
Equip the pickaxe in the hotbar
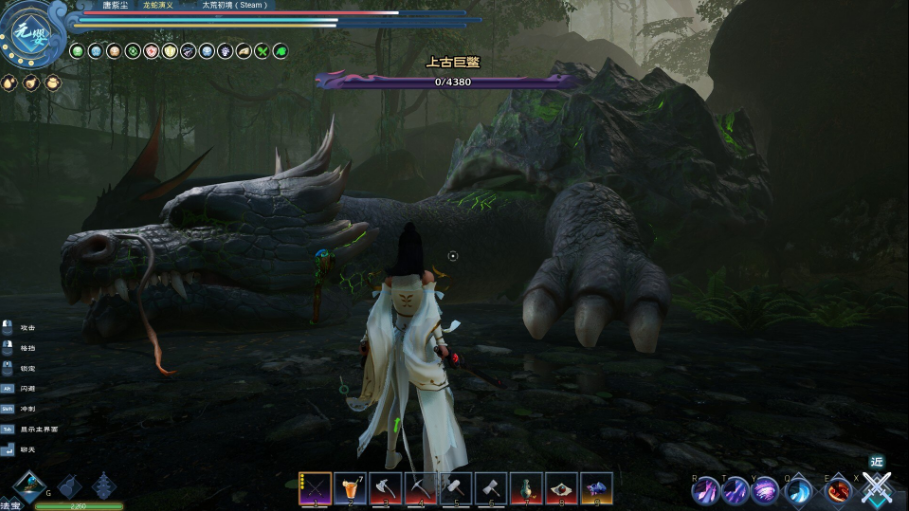click(x=420, y=488)
